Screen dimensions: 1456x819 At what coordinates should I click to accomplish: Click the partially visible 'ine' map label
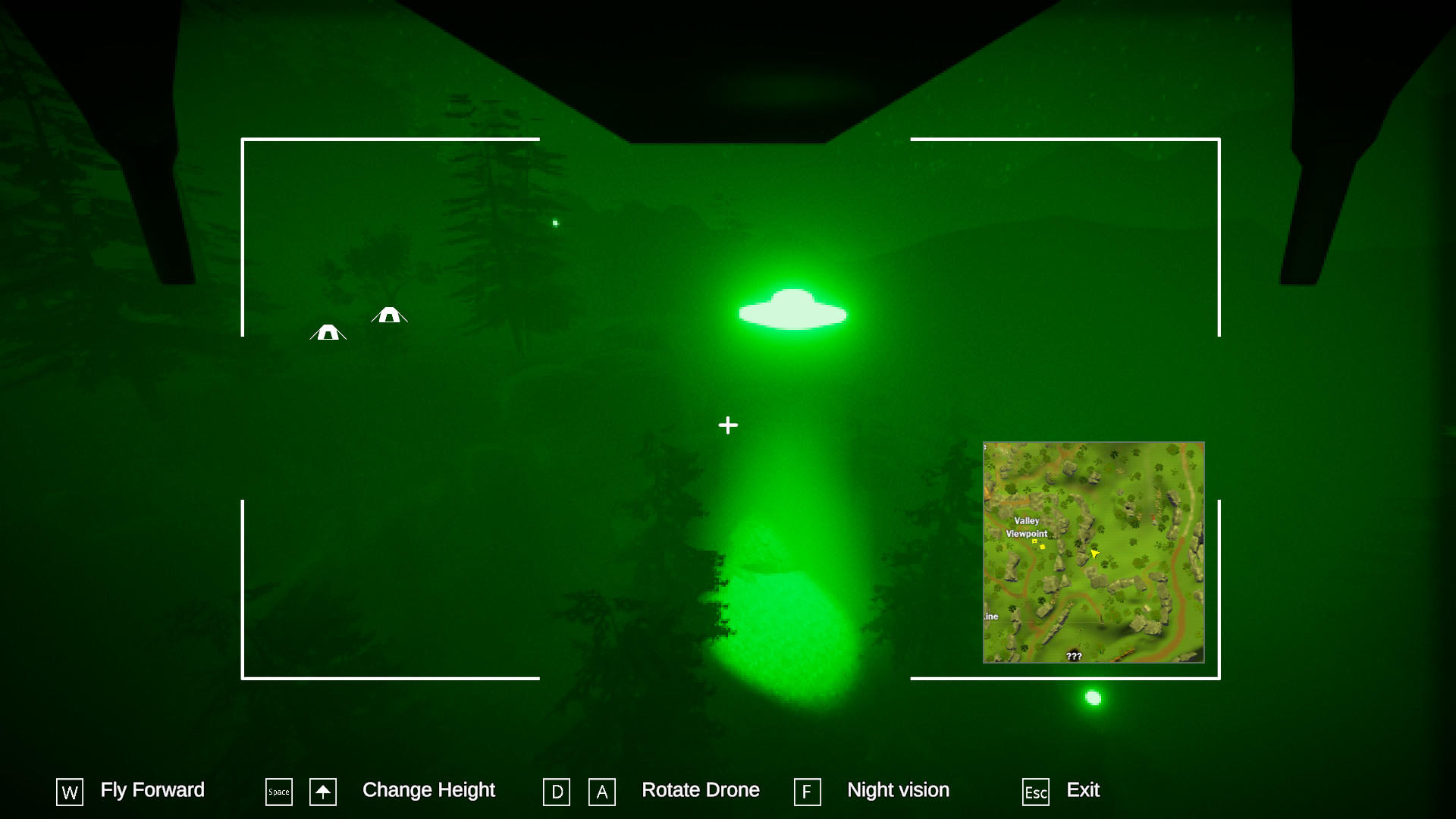[990, 617]
